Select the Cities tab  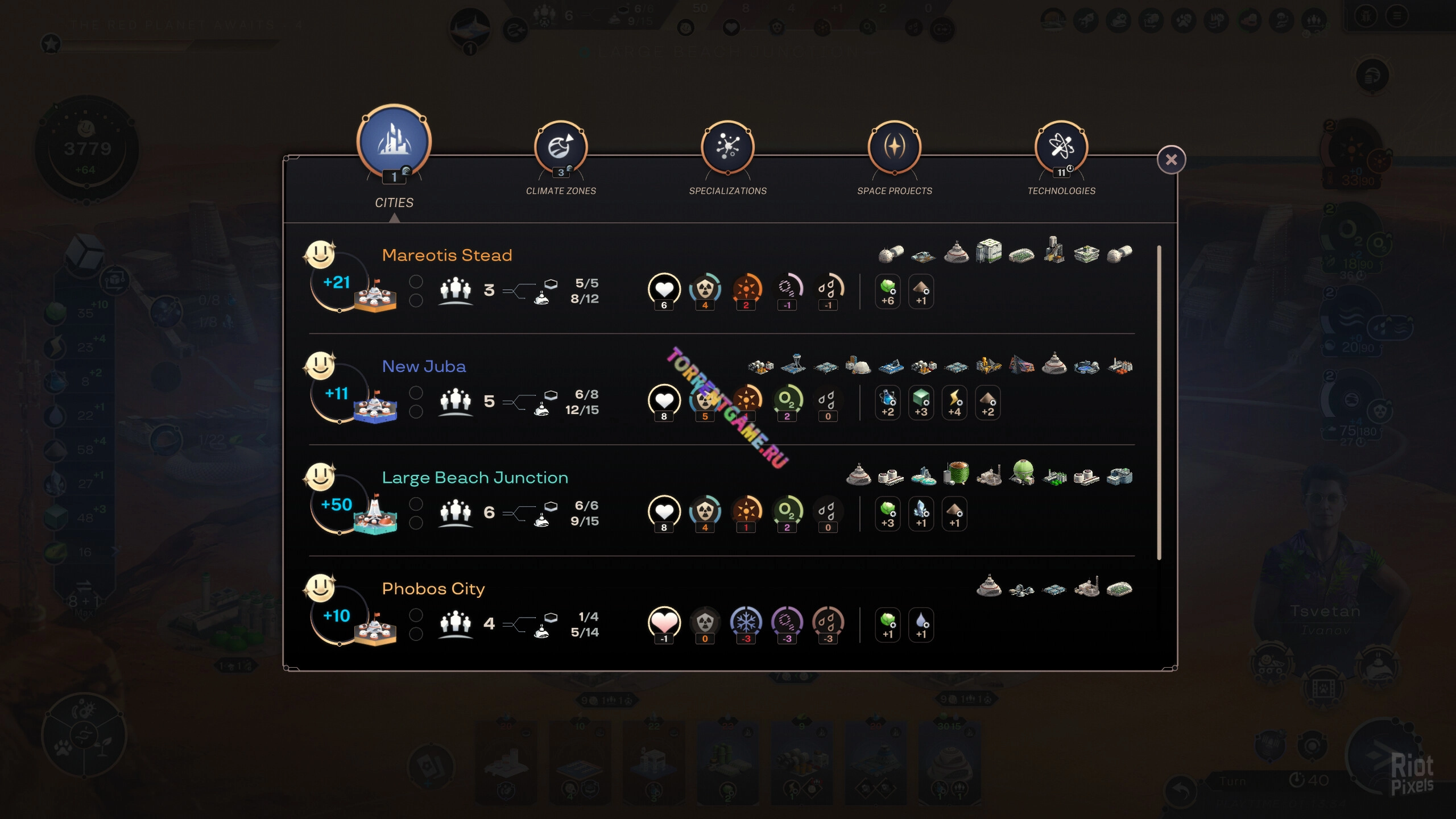[x=394, y=142]
